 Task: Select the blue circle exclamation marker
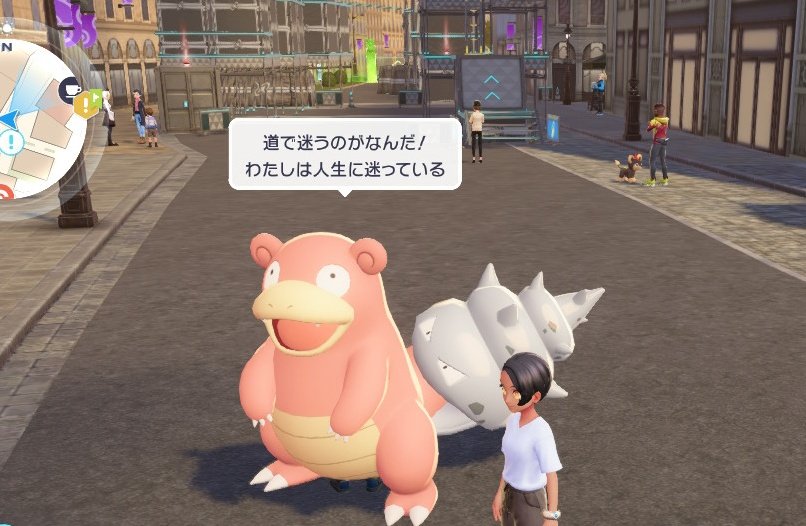point(13,142)
